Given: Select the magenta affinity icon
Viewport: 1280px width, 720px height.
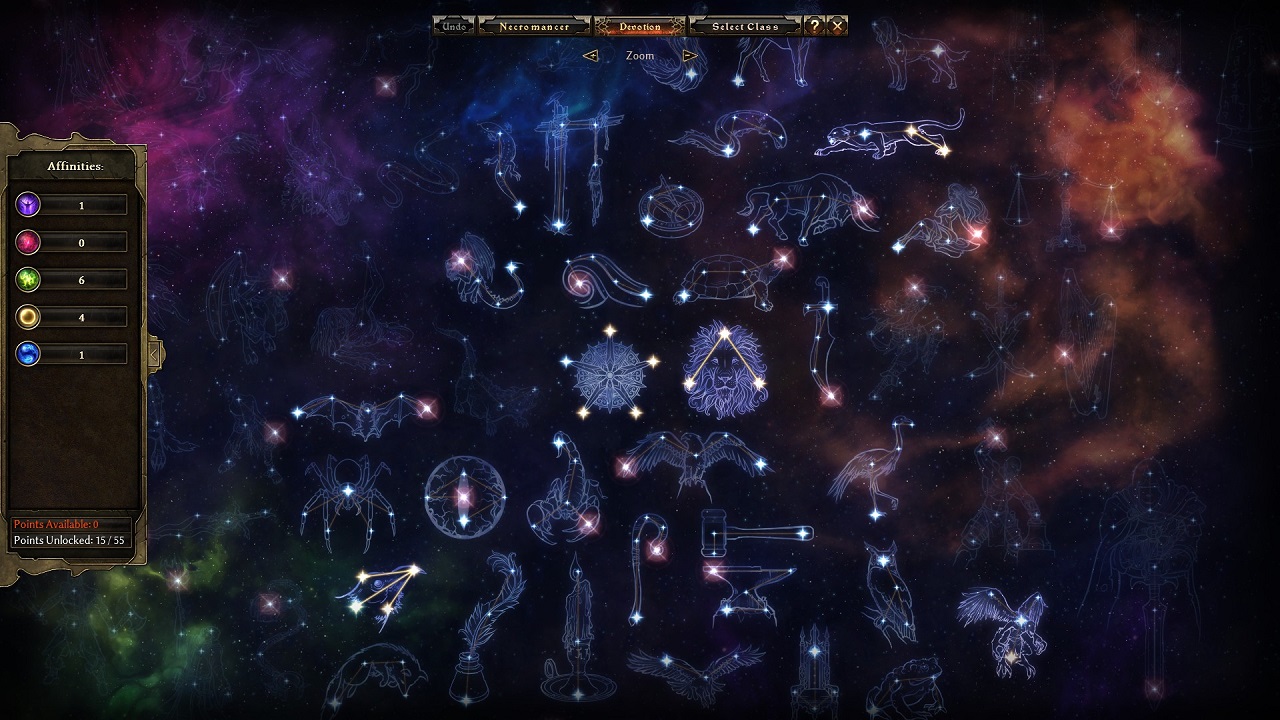Looking at the screenshot, I should (x=28, y=242).
